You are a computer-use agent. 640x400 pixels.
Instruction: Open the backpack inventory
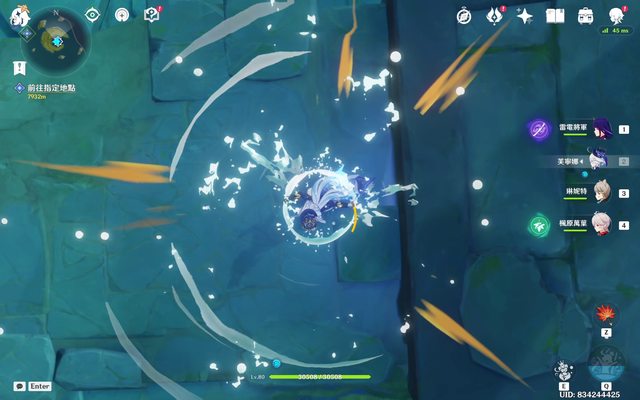coord(586,15)
